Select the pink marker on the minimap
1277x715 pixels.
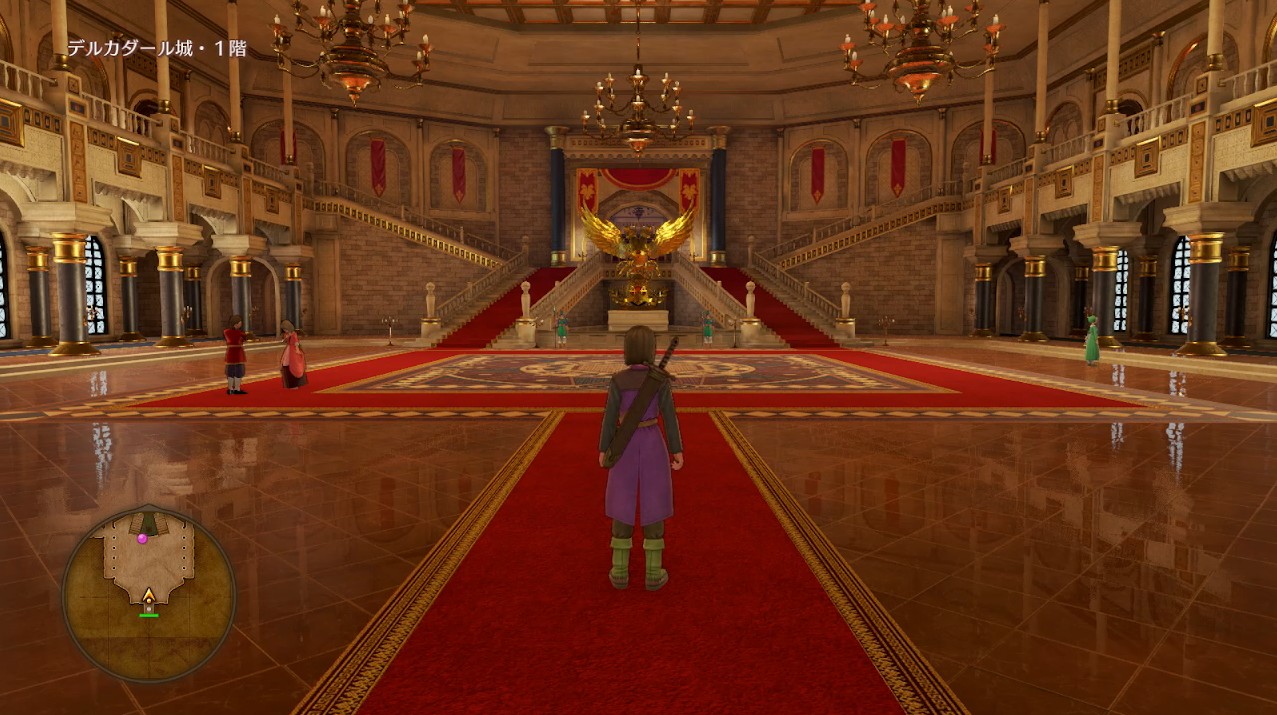(x=142, y=538)
